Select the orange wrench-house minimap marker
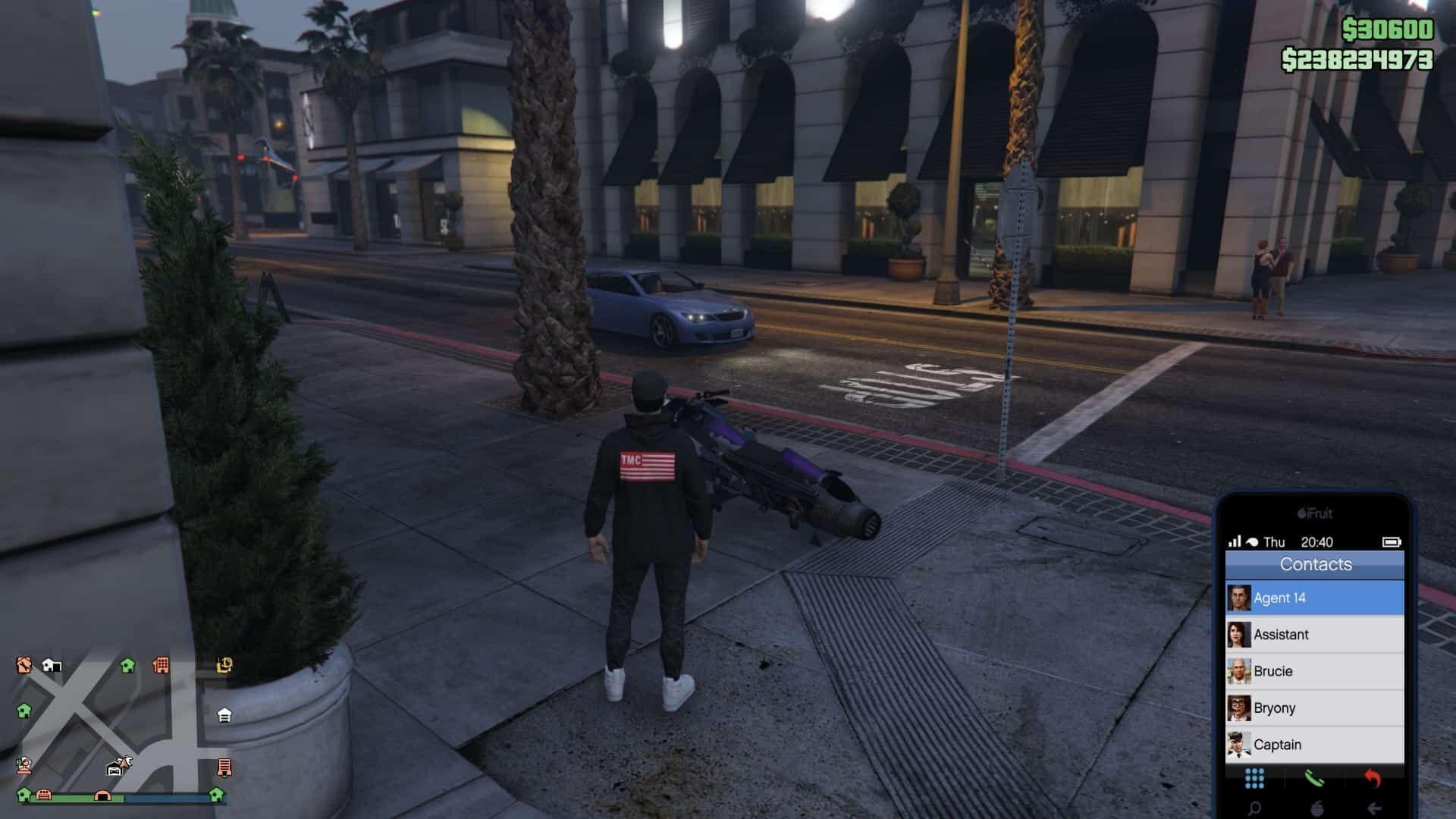 pos(24,665)
